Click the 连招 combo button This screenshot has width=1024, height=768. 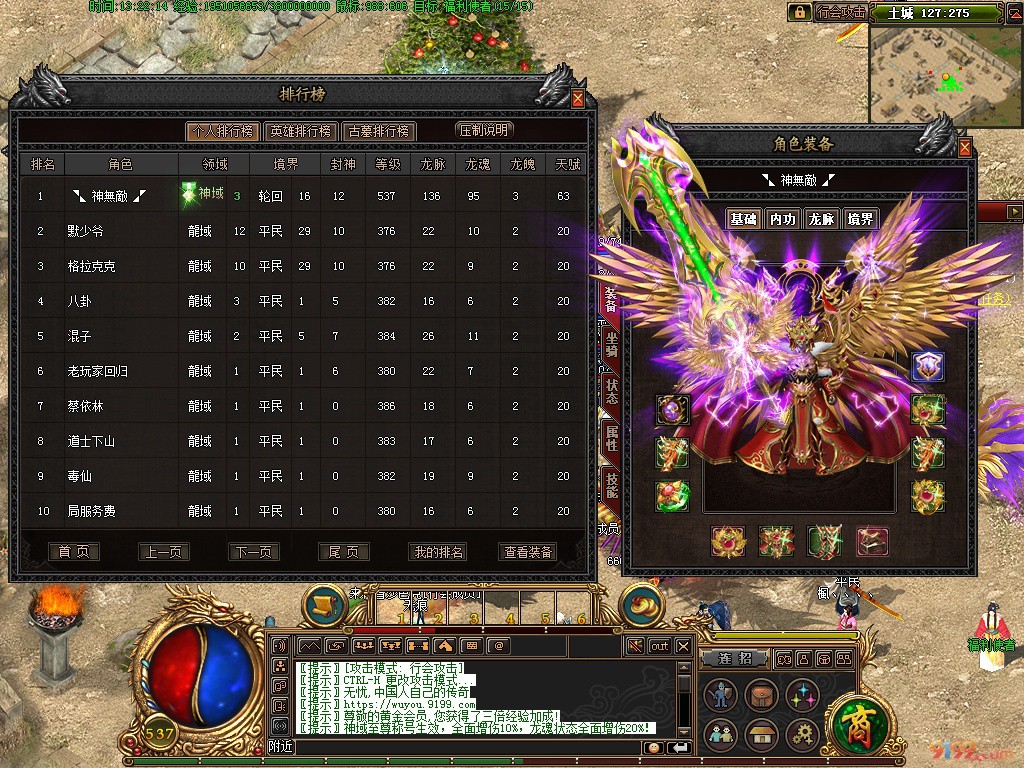click(733, 659)
